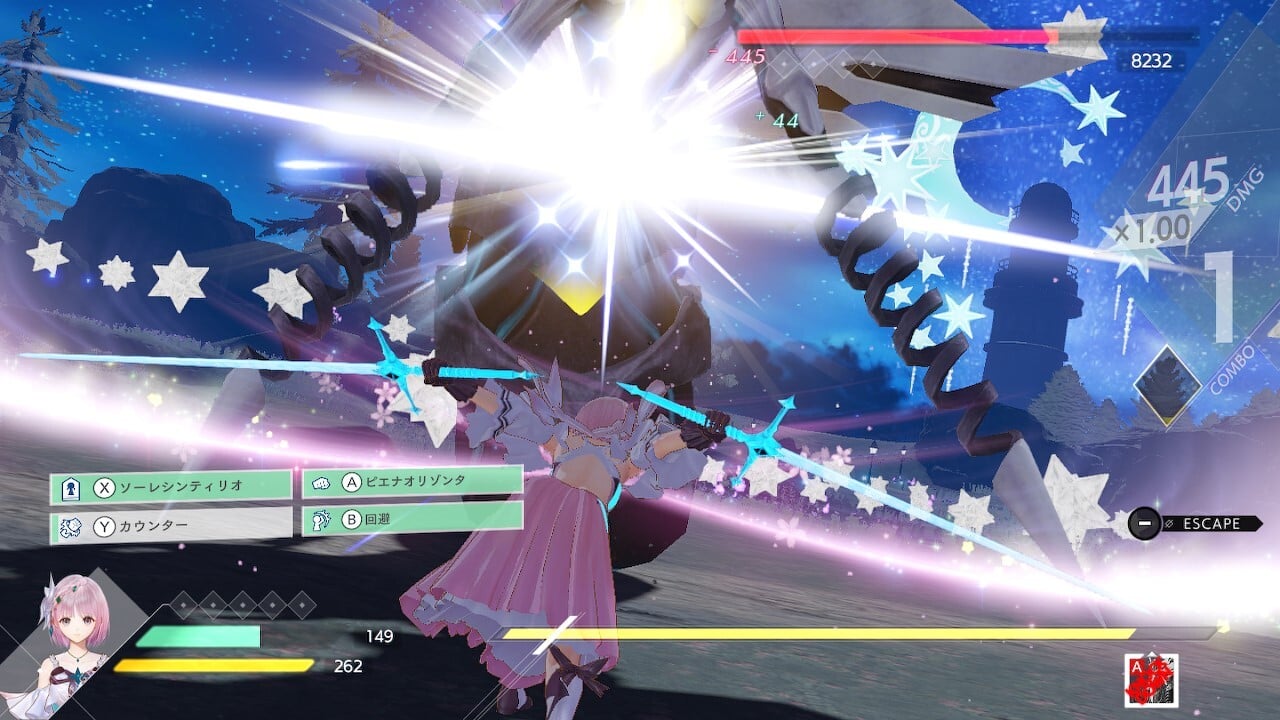
Task: Use the ソーレシンティリオ skill
Action: pos(171,488)
